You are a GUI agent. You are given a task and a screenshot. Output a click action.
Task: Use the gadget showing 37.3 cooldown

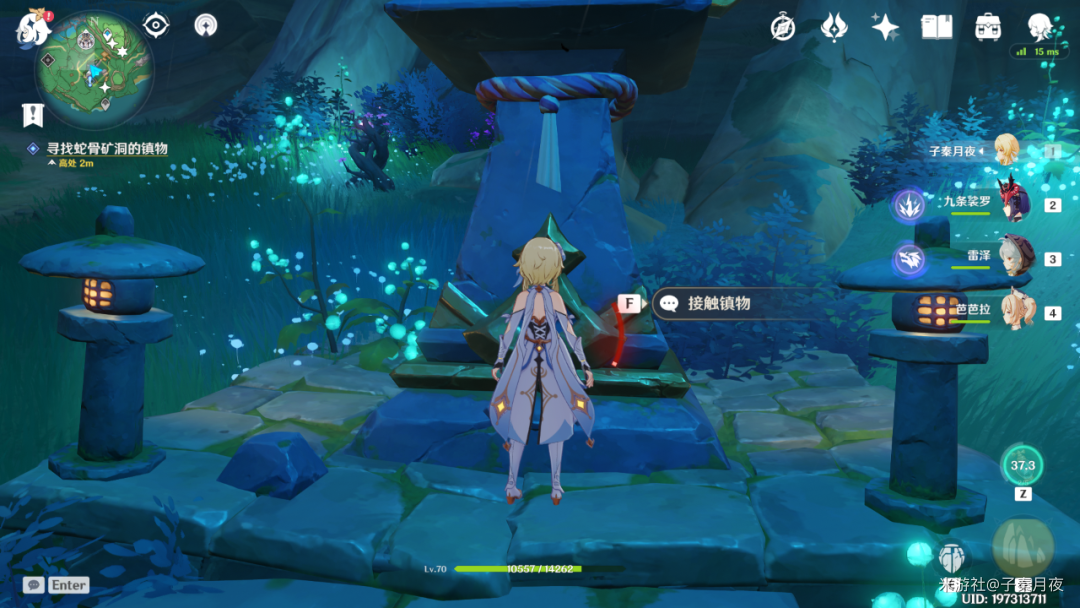click(x=1023, y=466)
